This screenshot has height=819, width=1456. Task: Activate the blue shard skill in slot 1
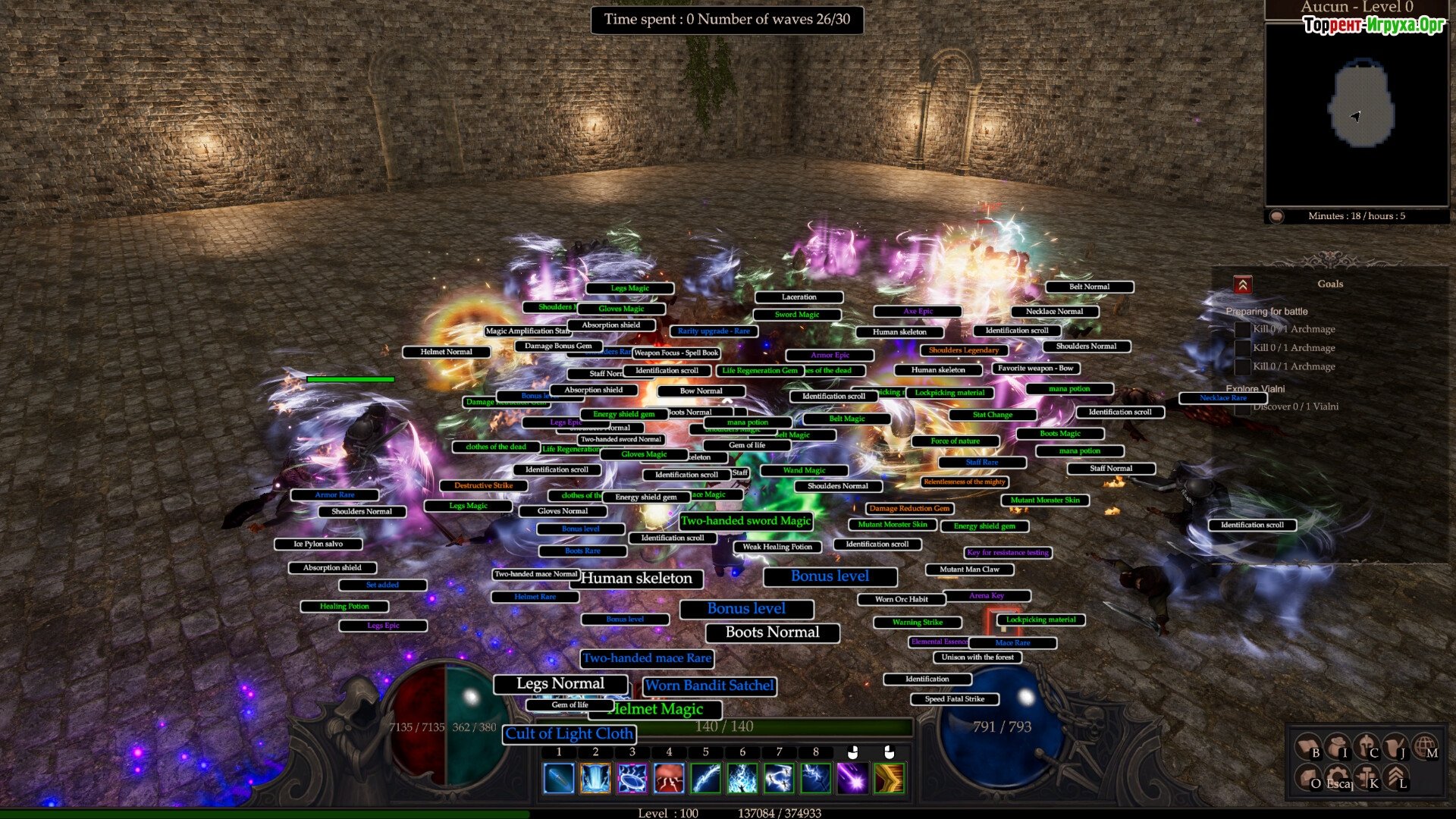pos(559,779)
